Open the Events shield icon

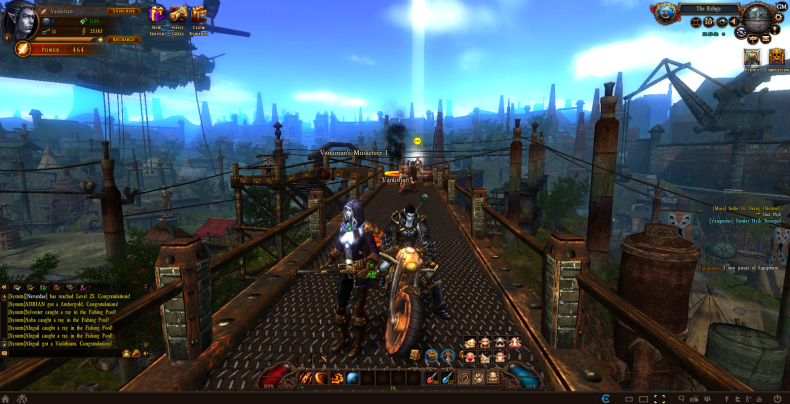(x=751, y=58)
